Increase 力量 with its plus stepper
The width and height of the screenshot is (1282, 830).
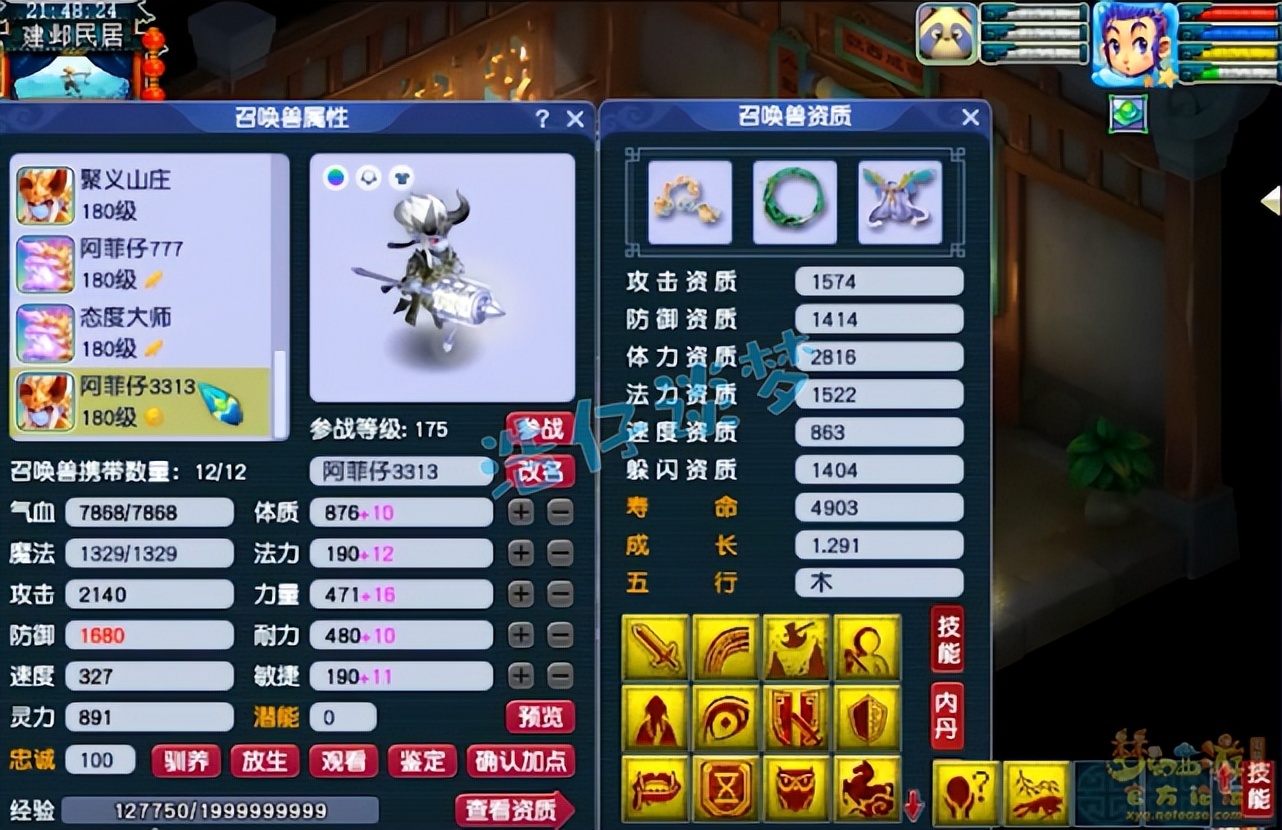coord(521,594)
